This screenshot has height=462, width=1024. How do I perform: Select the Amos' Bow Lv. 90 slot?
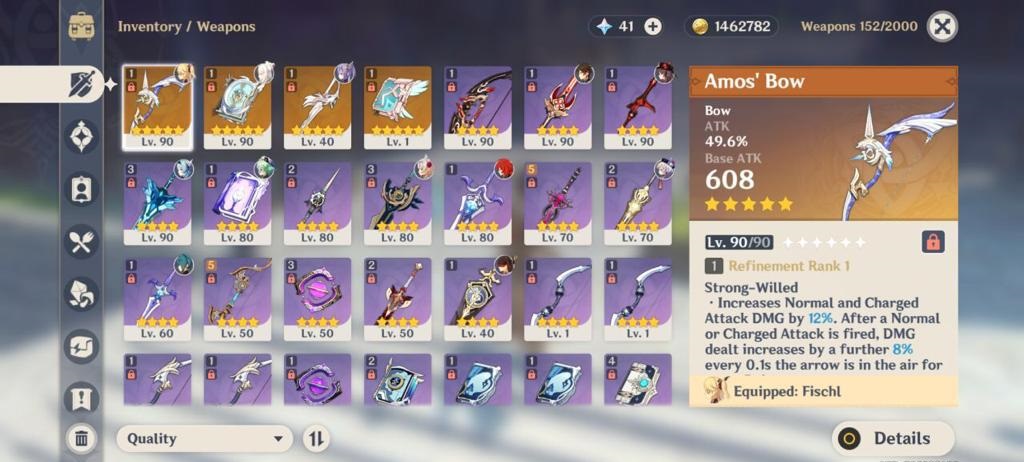click(x=158, y=107)
